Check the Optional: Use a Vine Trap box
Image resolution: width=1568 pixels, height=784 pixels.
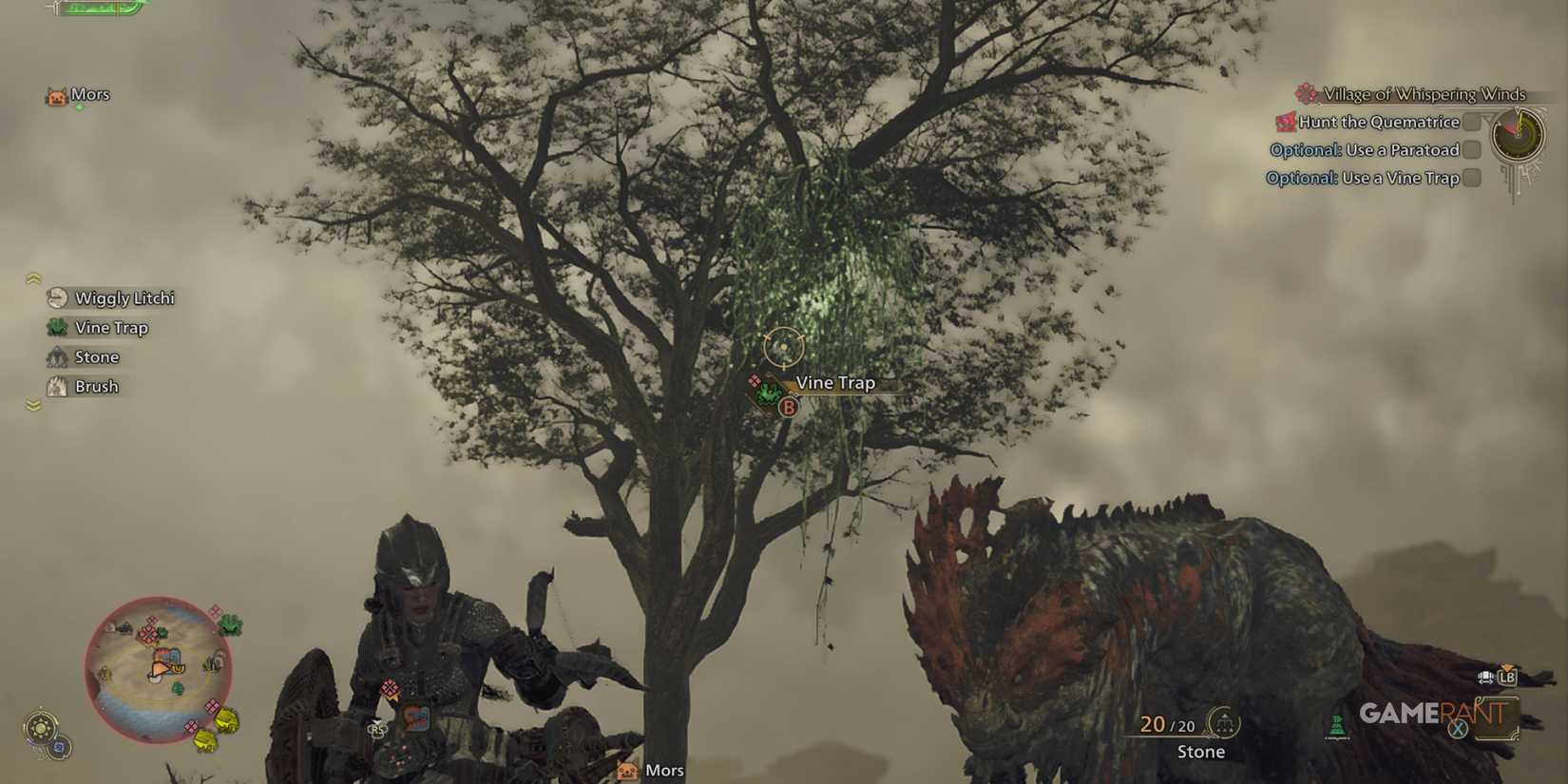tap(1473, 178)
